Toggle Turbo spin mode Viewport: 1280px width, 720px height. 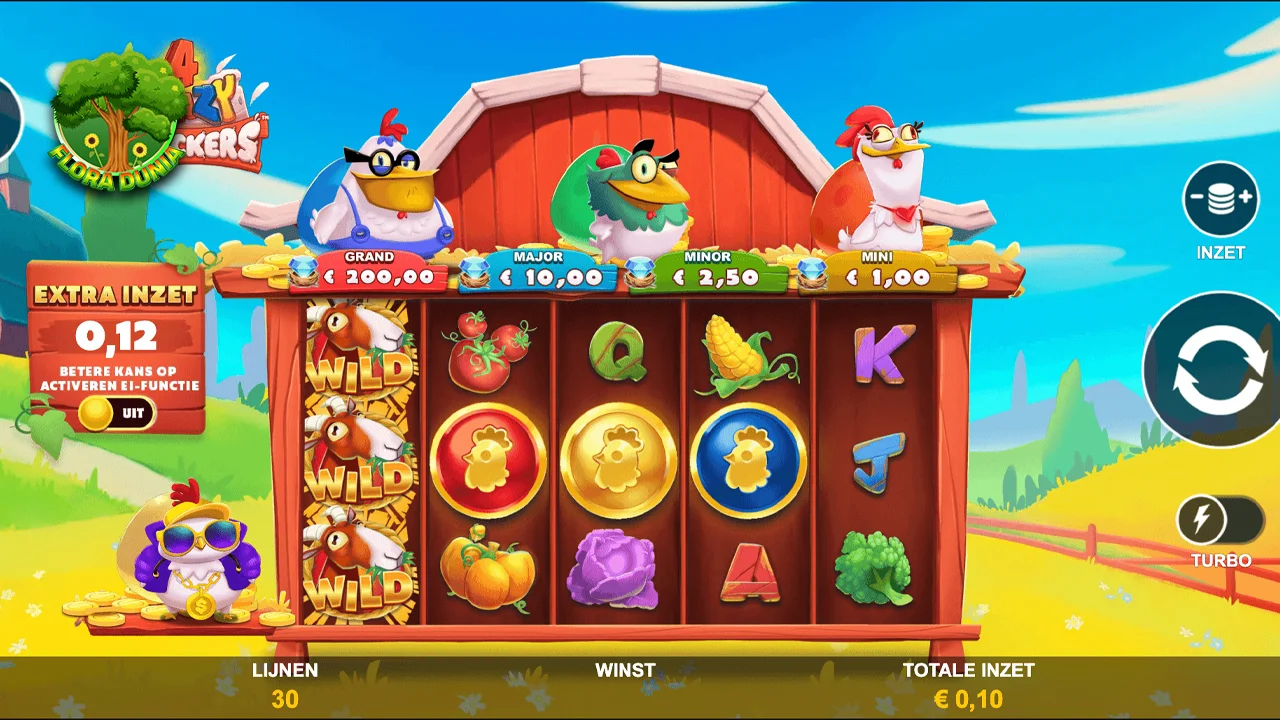click(x=1220, y=521)
